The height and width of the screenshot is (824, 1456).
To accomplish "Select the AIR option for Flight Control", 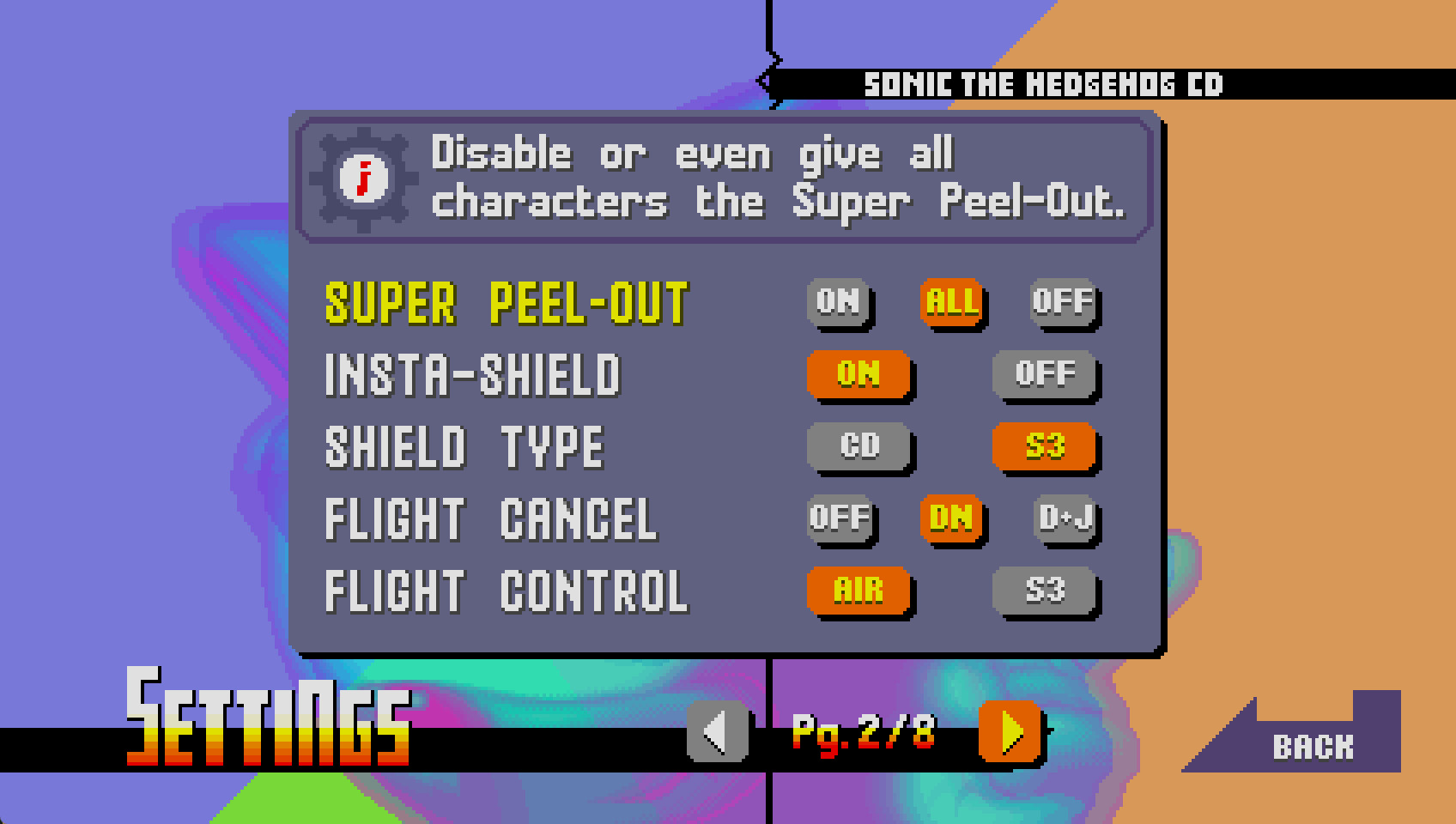I will (x=858, y=591).
